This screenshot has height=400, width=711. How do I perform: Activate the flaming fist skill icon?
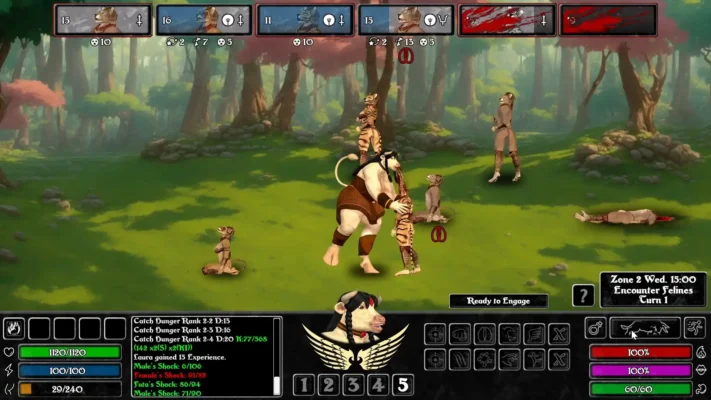(14, 328)
